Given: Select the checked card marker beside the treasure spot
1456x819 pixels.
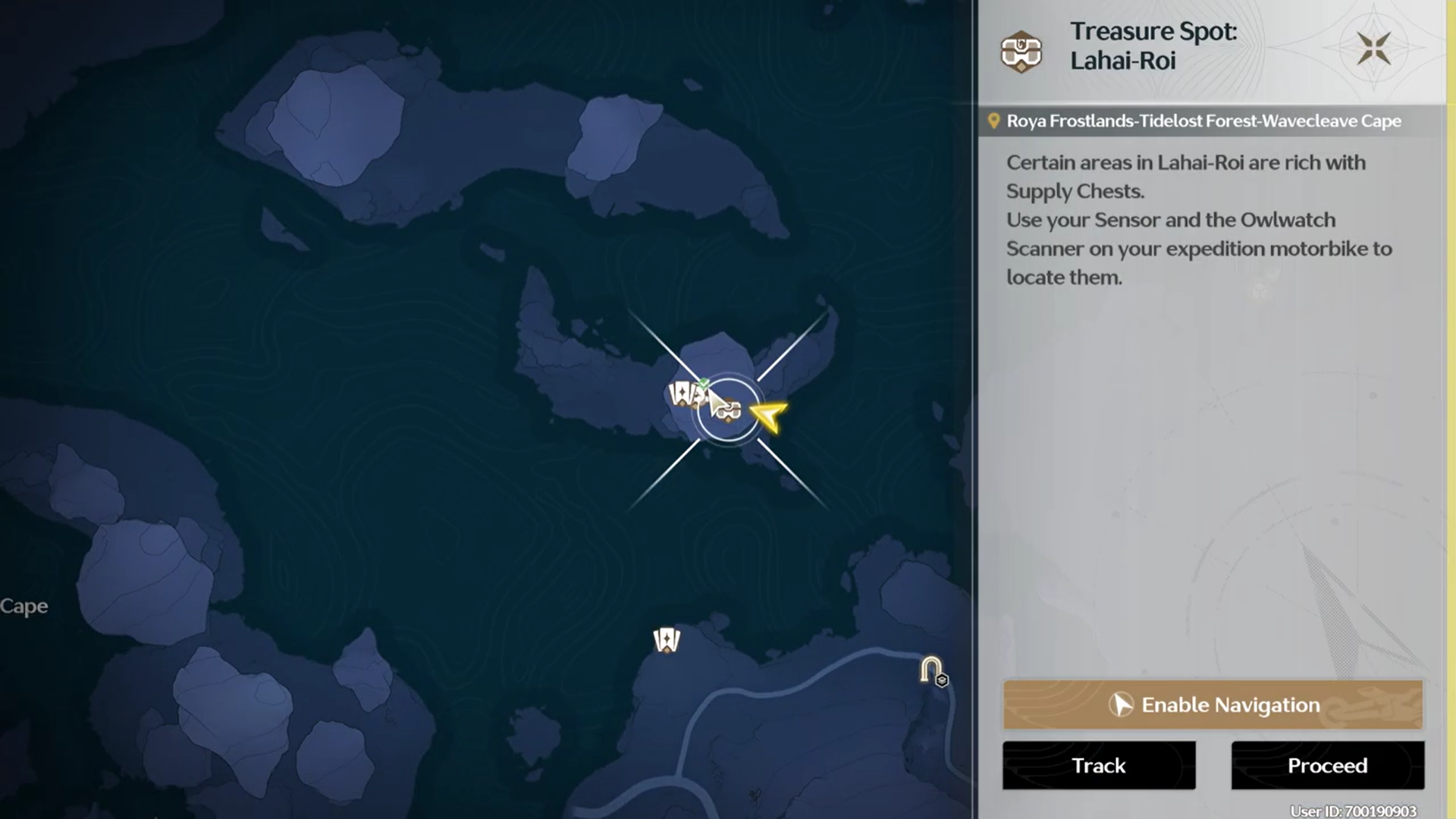Looking at the screenshot, I should 685,394.
